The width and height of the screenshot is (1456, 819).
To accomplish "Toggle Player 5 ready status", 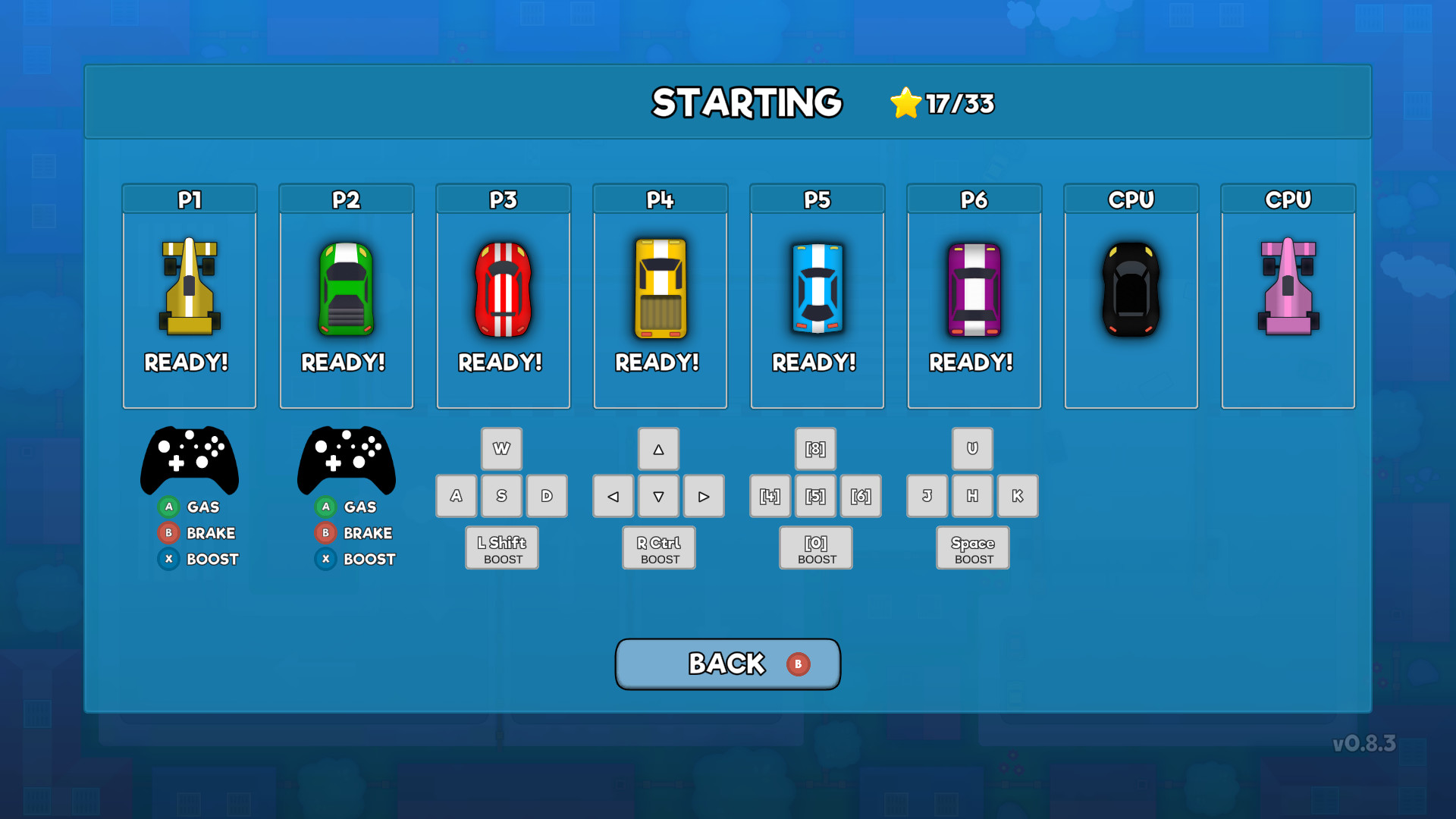I will pos(815,362).
